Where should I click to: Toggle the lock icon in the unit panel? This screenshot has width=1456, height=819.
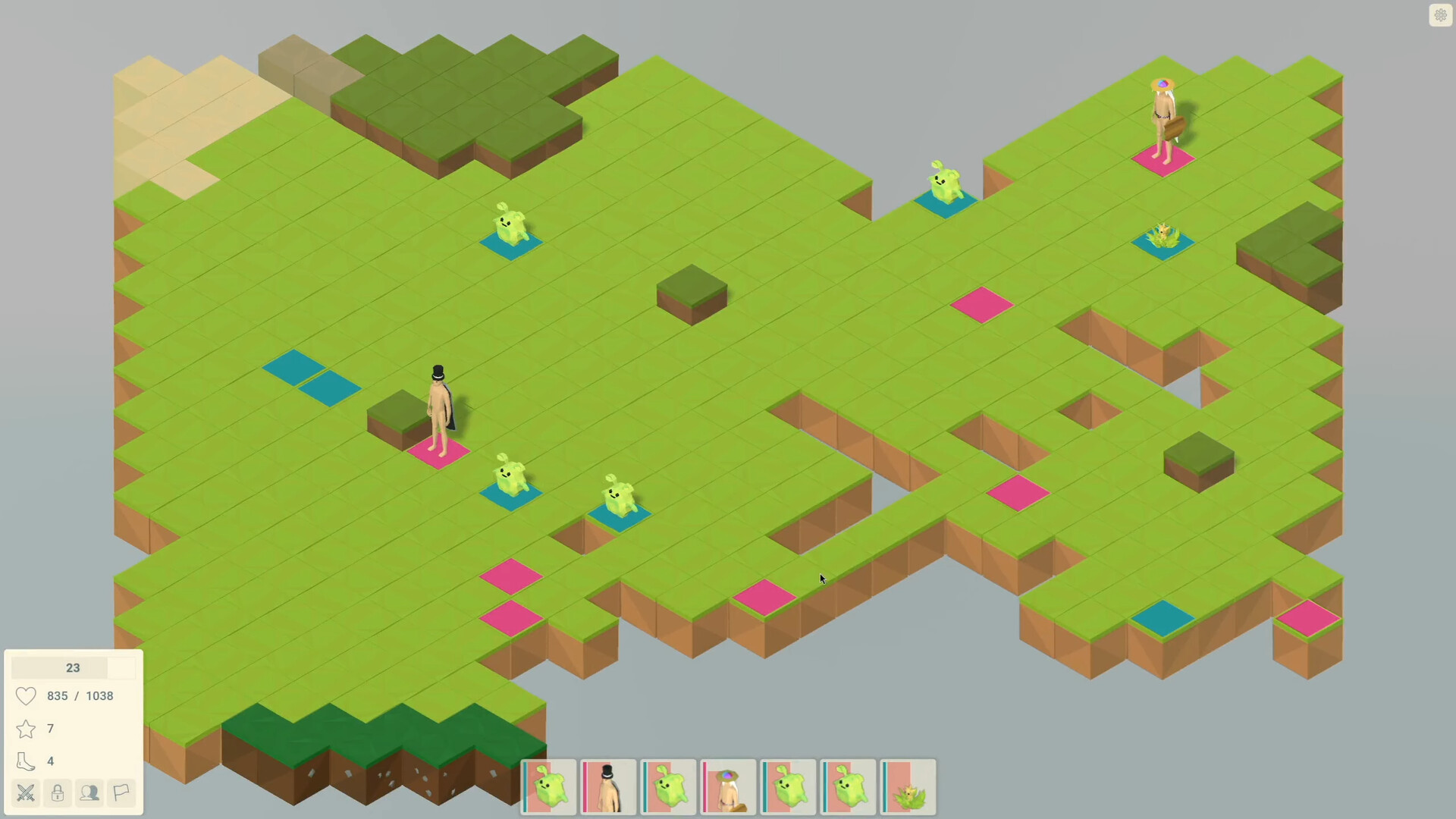57,793
